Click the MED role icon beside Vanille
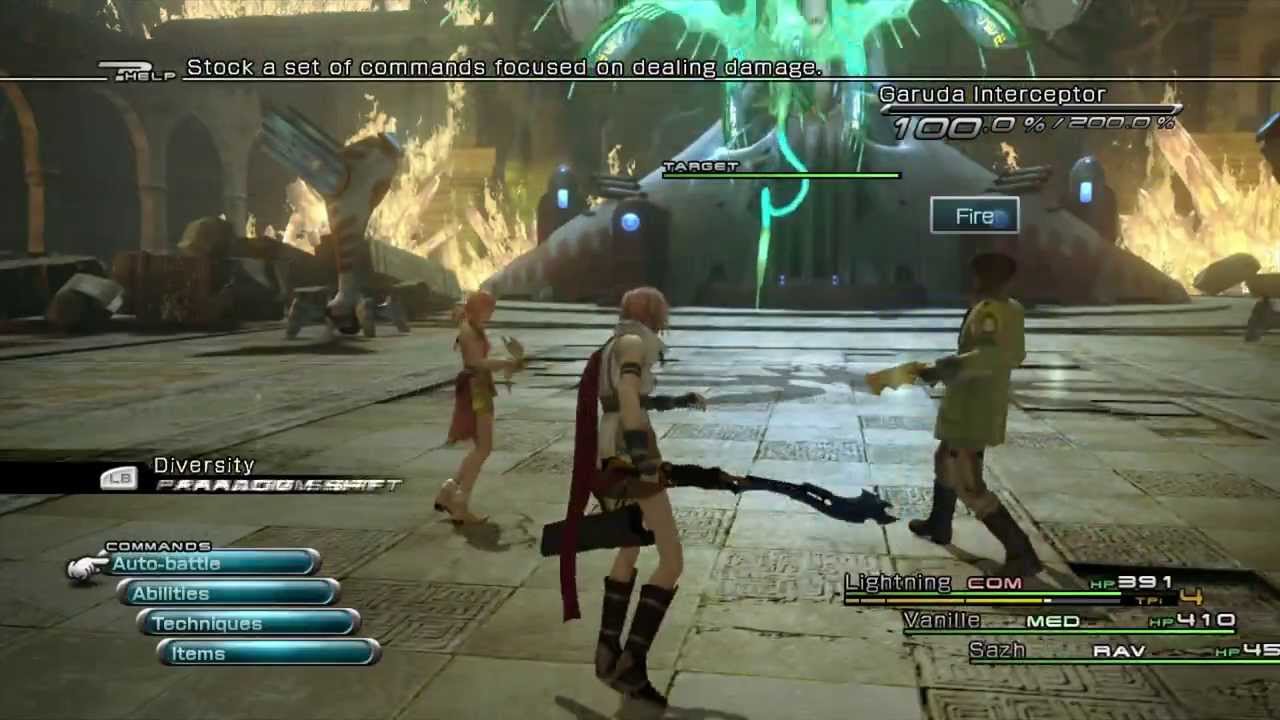The image size is (1280, 720). [x=1055, y=621]
